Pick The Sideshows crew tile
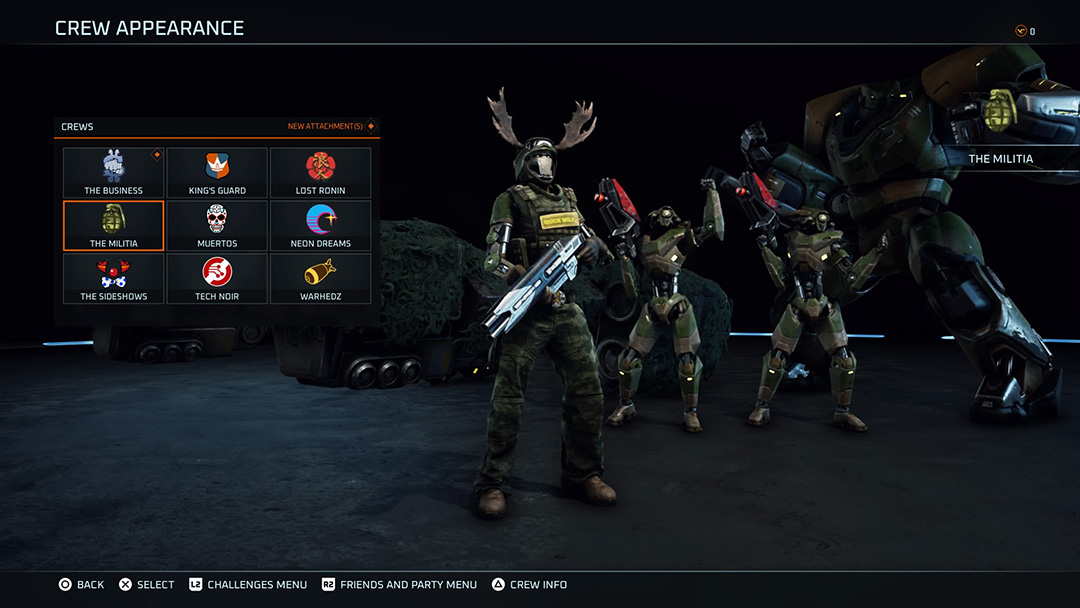Image resolution: width=1080 pixels, height=608 pixels. 113,279
